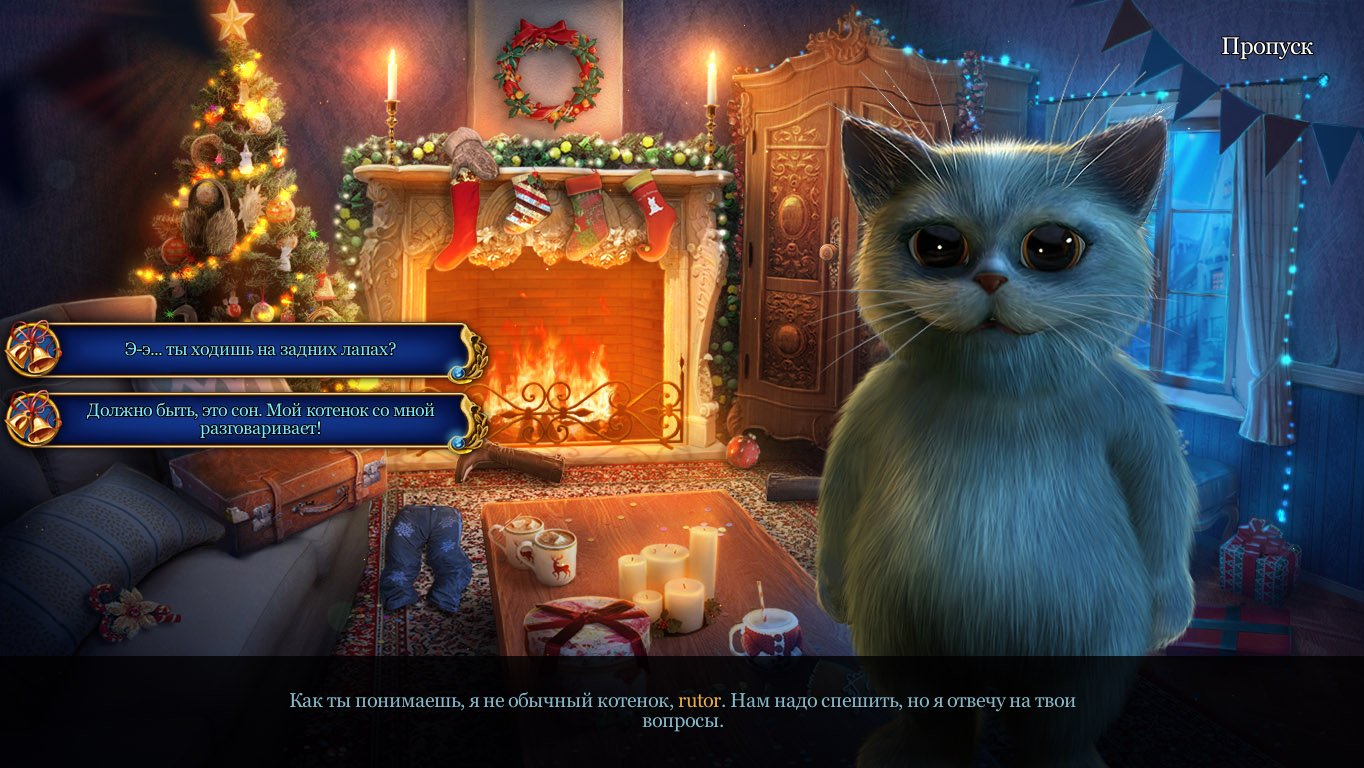Image resolution: width=1364 pixels, height=768 pixels.
Task: Choose reply about walking on hind legs
Action: pos(259,350)
